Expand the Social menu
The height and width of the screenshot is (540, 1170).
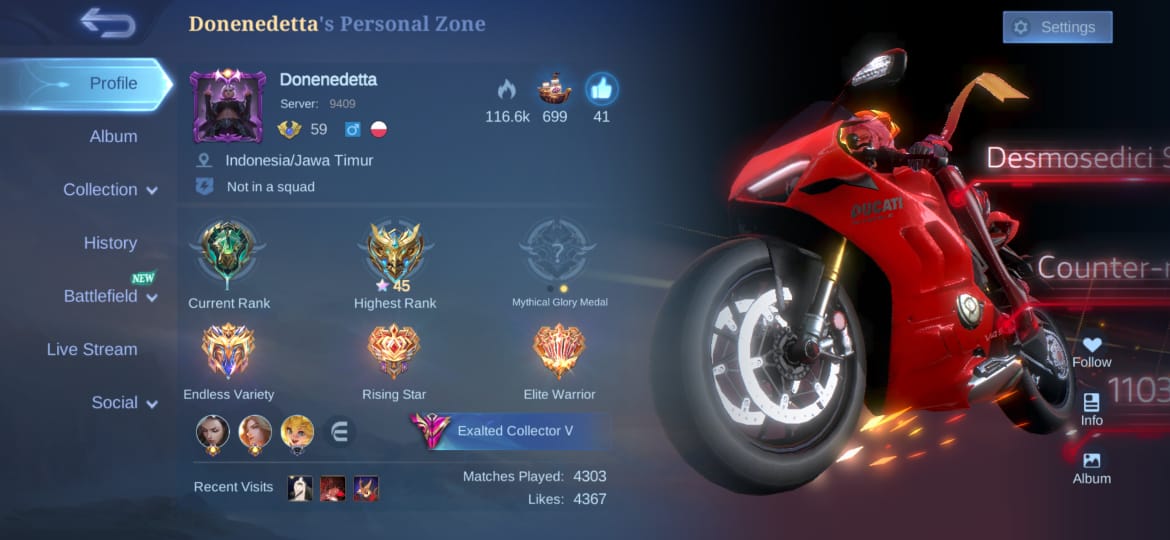click(x=124, y=403)
